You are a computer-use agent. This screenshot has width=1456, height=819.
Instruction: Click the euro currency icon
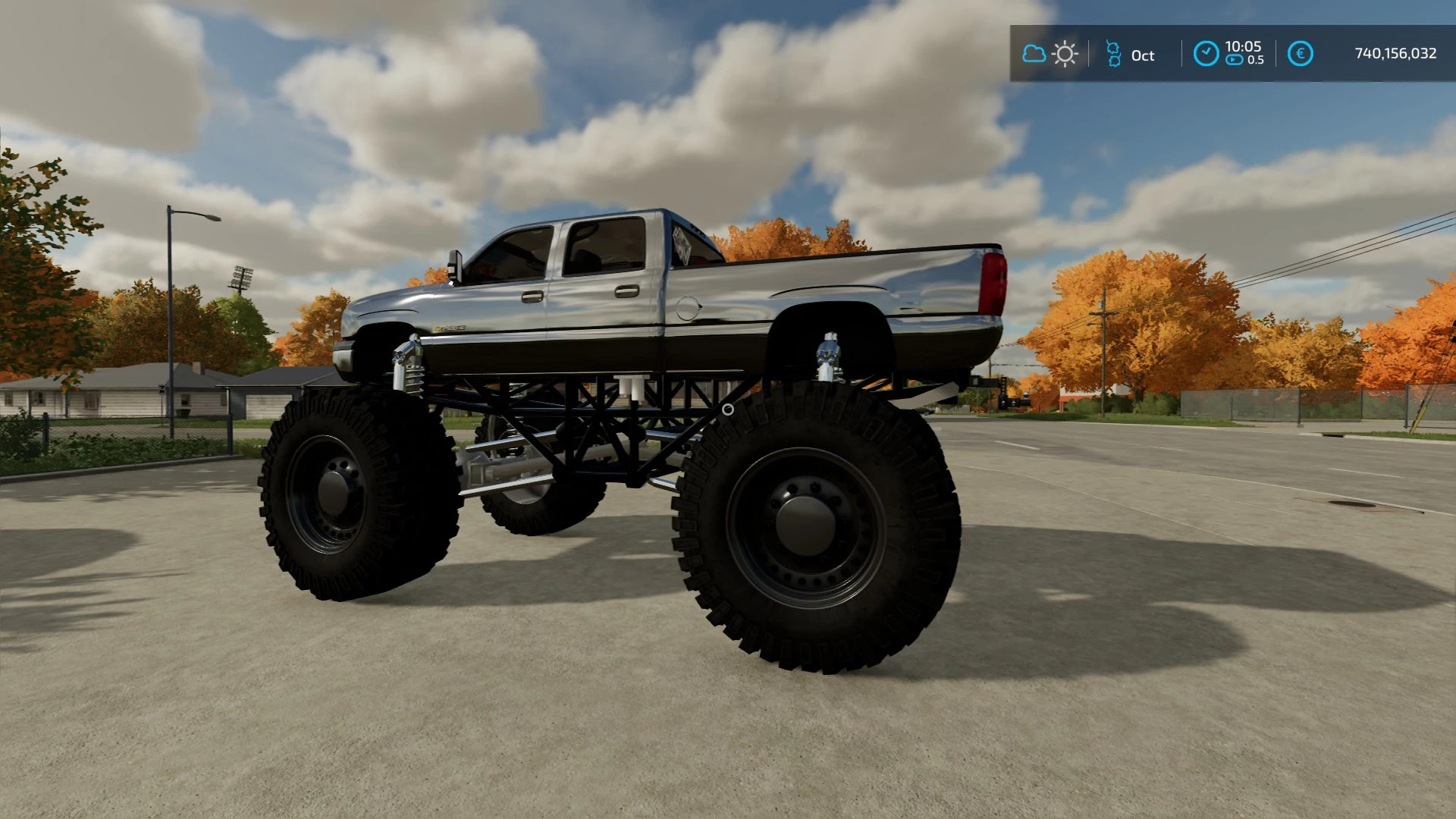[x=1301, y=55]
